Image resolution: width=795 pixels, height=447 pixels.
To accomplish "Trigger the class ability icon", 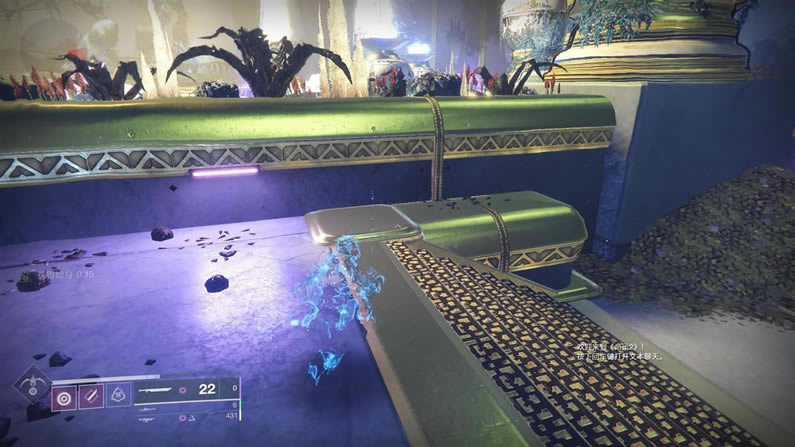I will point(118,396).
